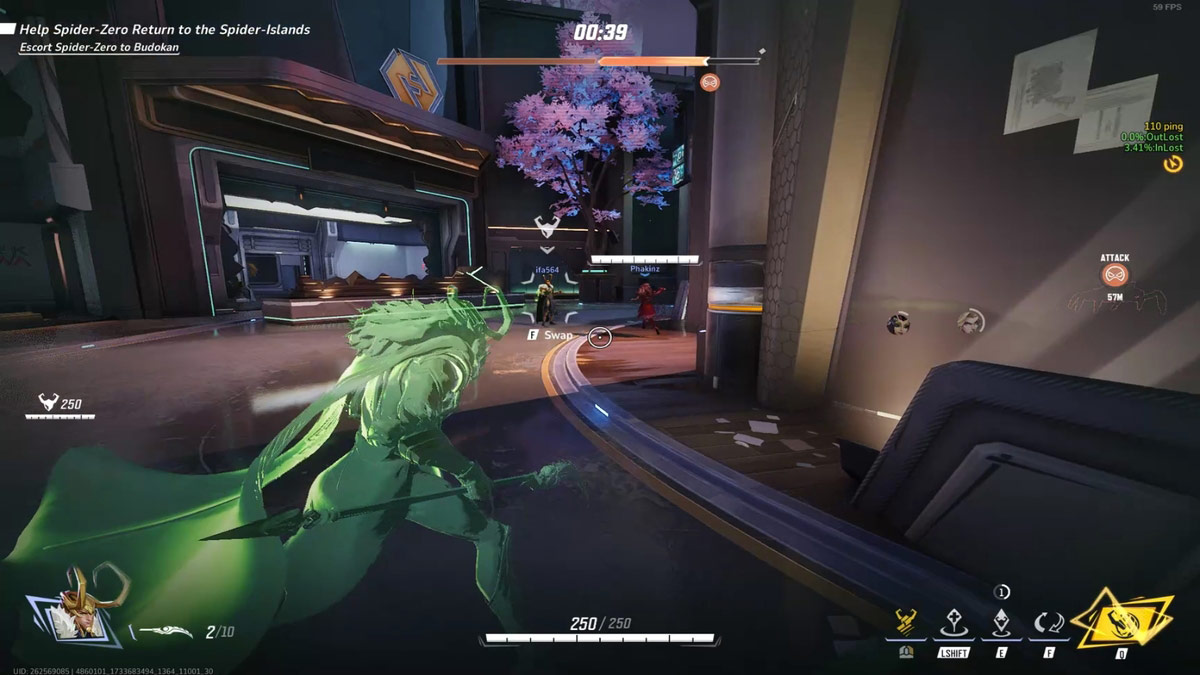1200x675 pixels.
Task: Select the golden horned-fist team-up ability icon
Action: (x=907, y=623)
